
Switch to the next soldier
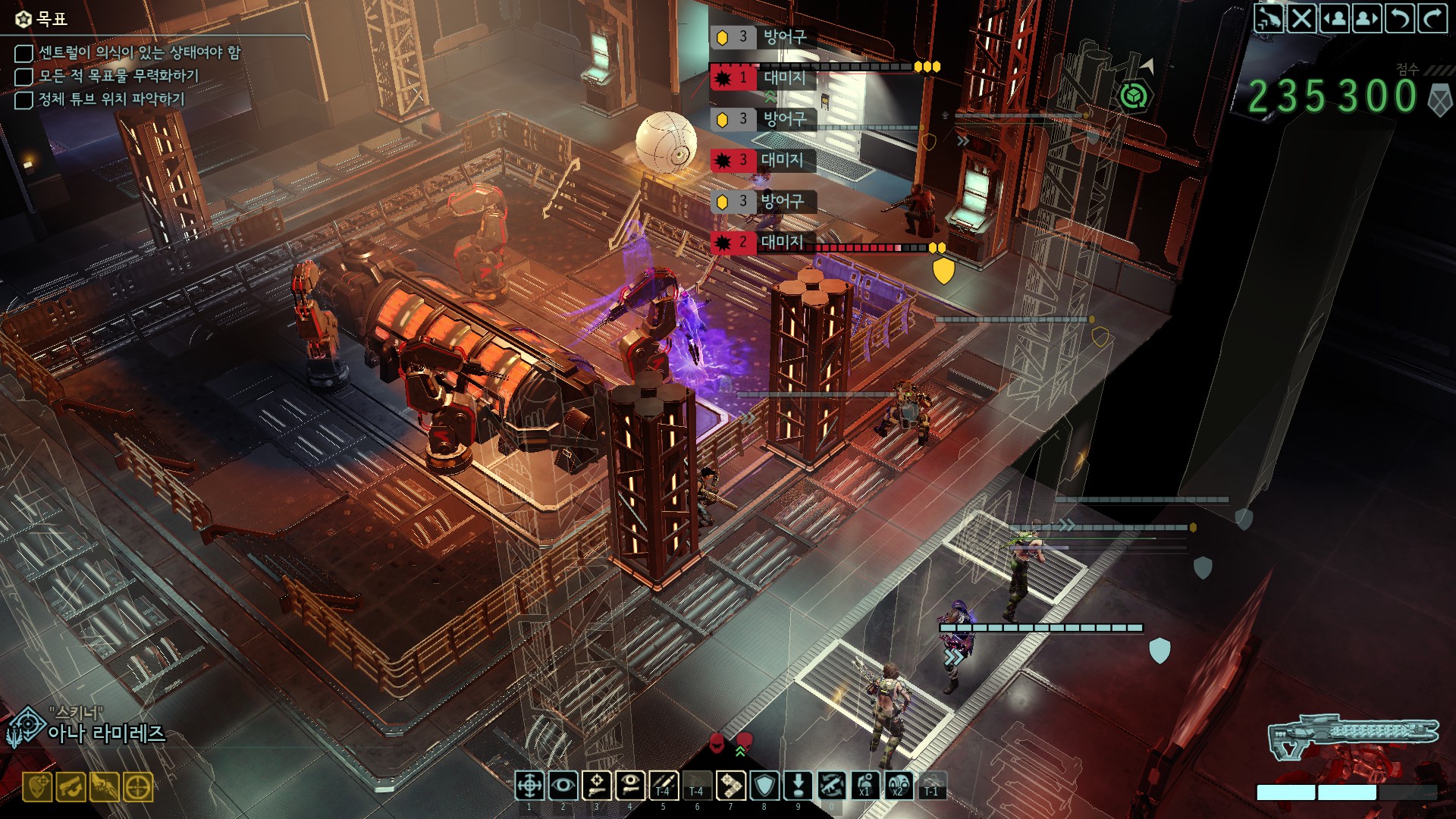pos(1367,18)
